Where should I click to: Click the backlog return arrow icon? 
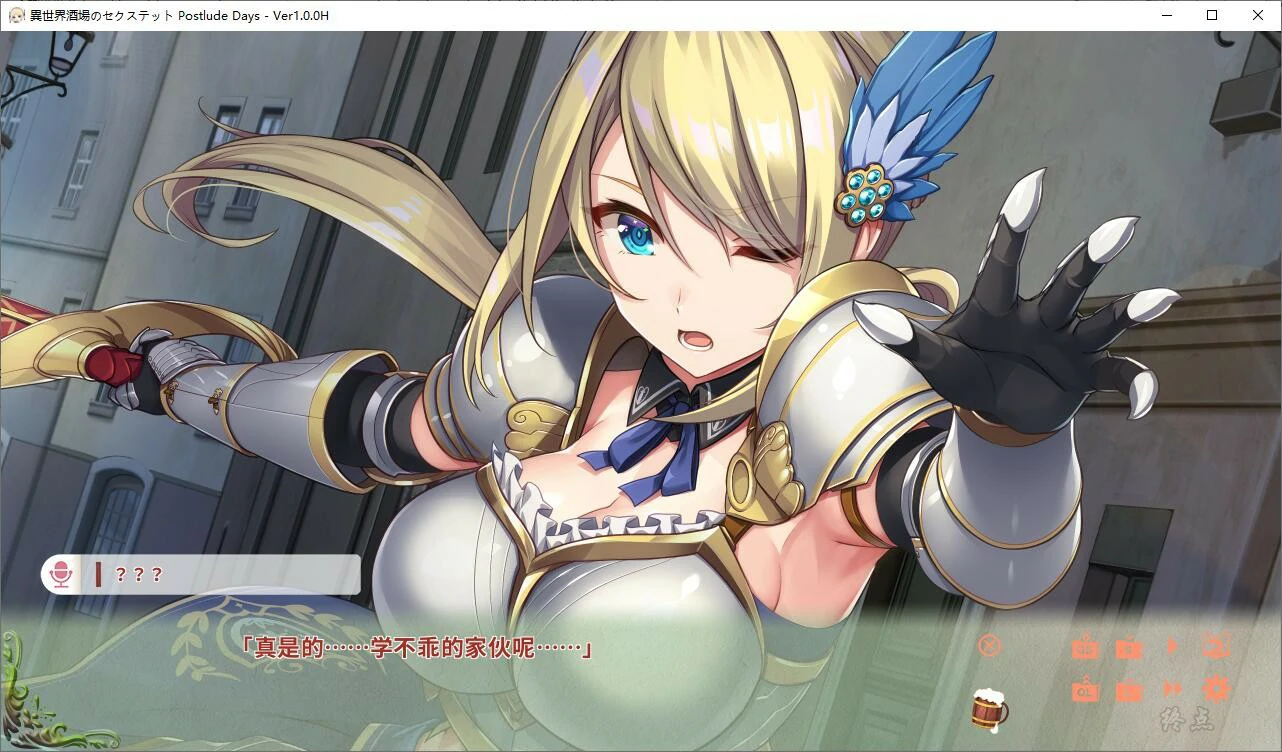[1216, 647]
